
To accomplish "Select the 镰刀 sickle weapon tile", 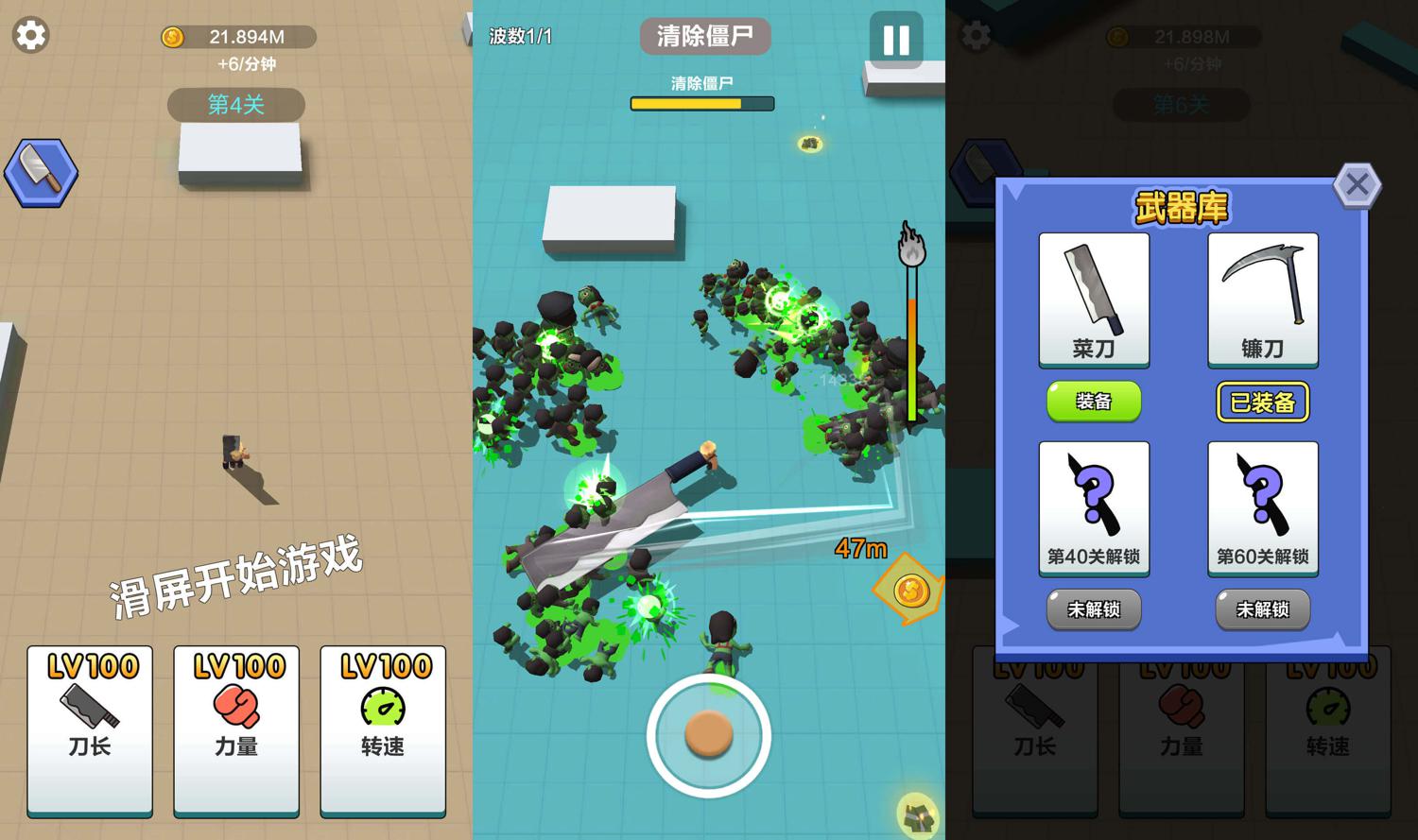I will pos(1262,300).
